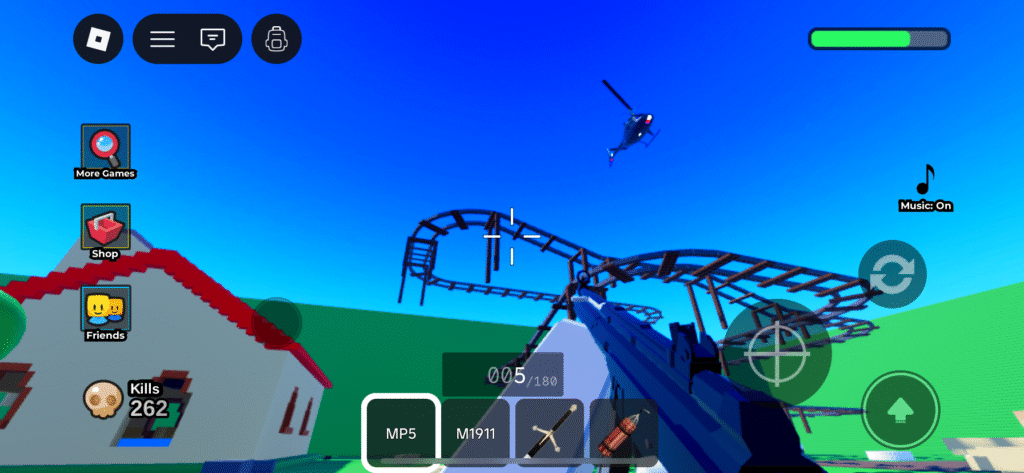Open the chat bubble window
Viewport: 1024px width, 473px height.
coord(212,39)
